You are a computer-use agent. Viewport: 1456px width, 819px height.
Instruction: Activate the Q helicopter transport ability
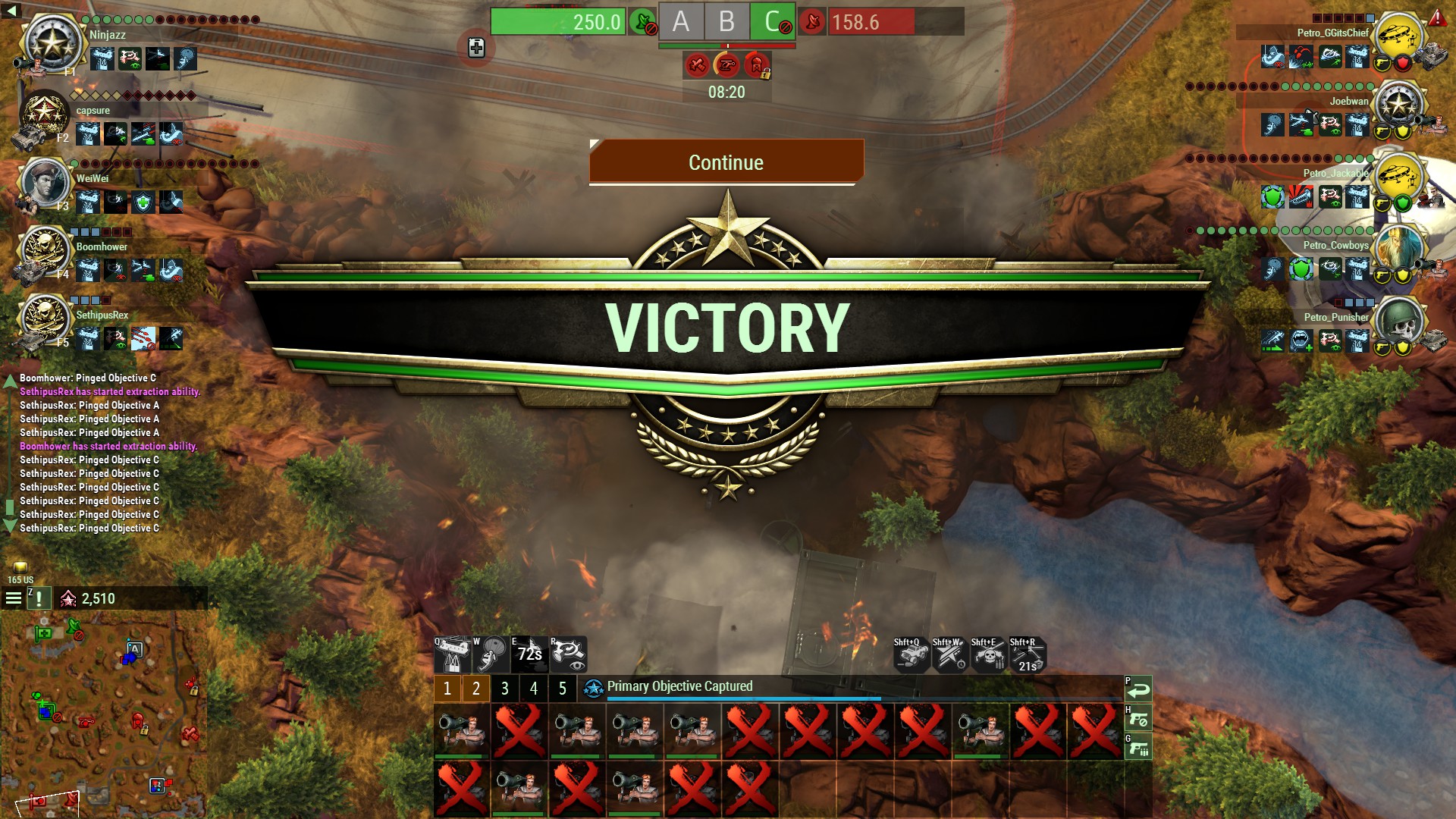pyautogui.click(x=453, y=654)
